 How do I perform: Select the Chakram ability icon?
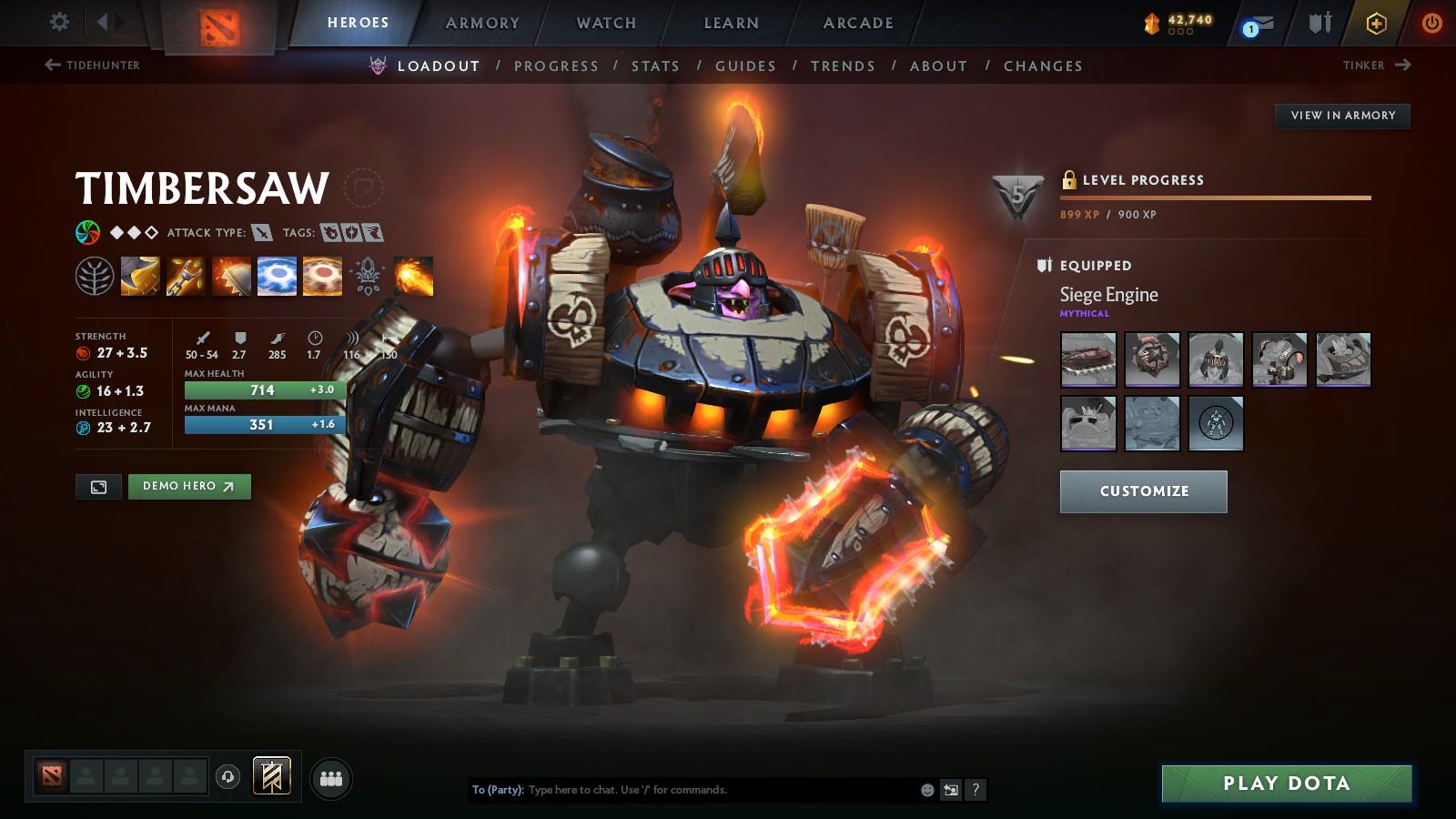point(275,277)
